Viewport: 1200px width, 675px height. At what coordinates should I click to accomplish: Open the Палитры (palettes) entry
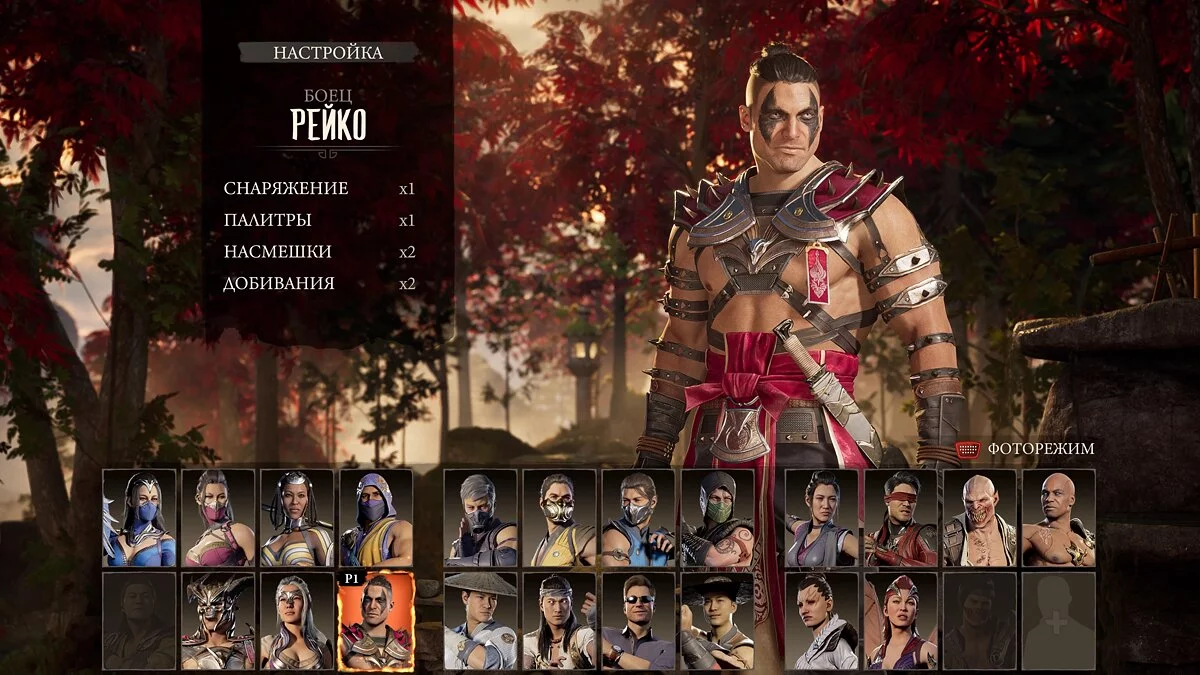coord(268,220)
